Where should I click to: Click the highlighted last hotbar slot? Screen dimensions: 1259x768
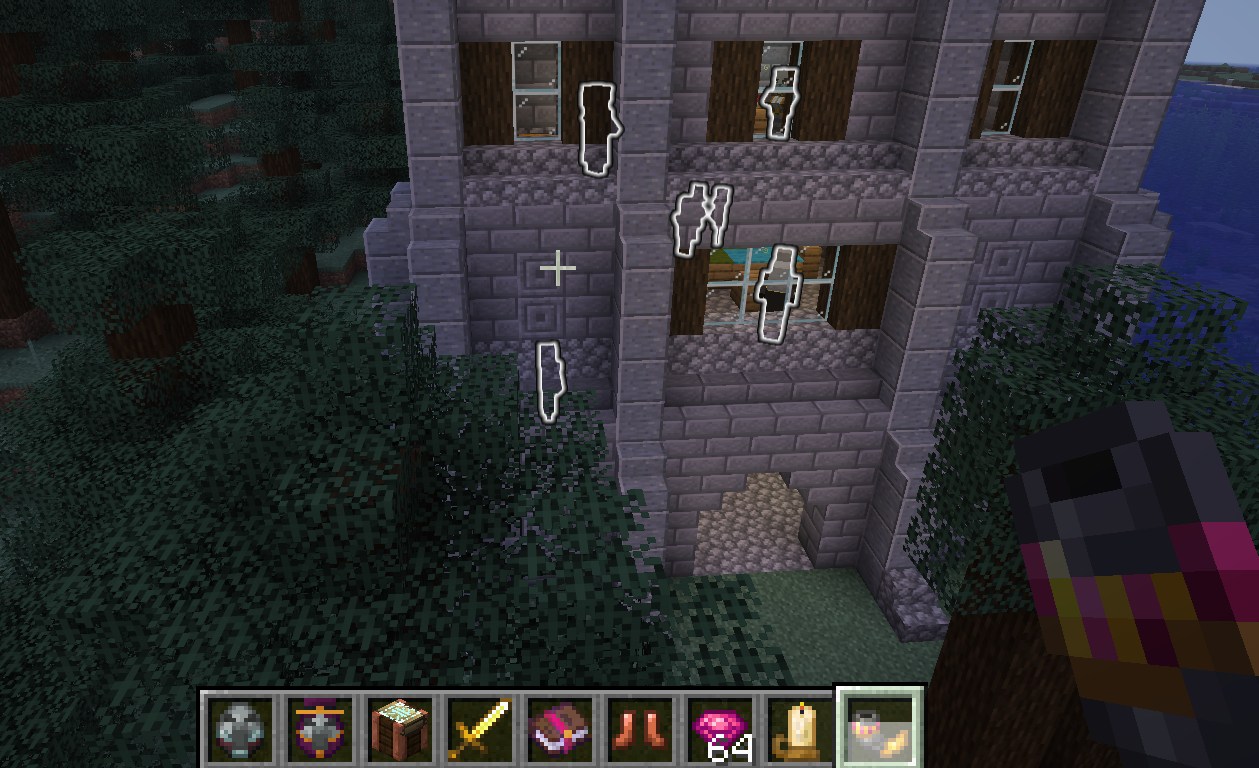[879, 726]
